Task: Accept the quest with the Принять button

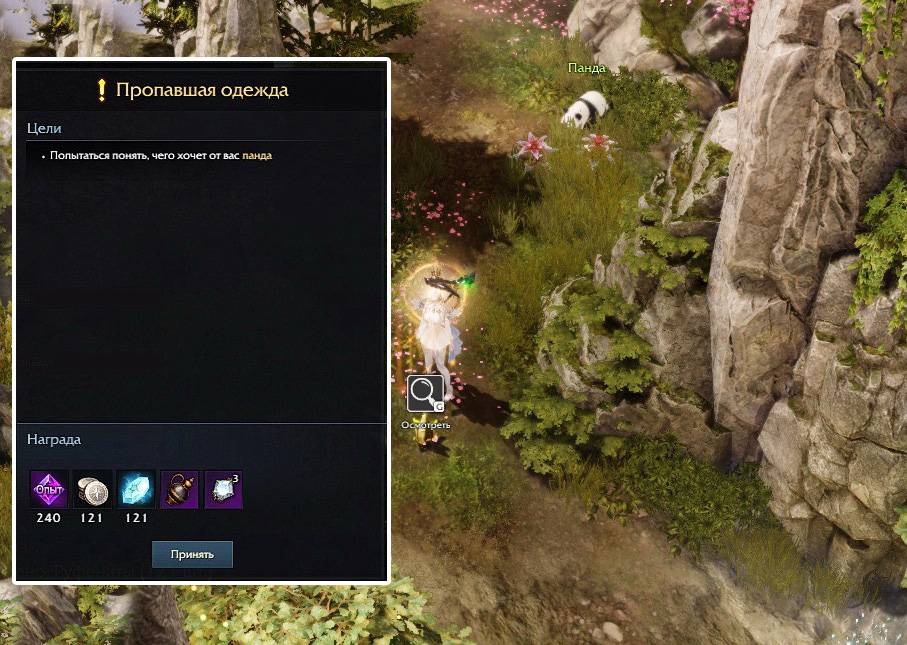Action: pos(192,554)
